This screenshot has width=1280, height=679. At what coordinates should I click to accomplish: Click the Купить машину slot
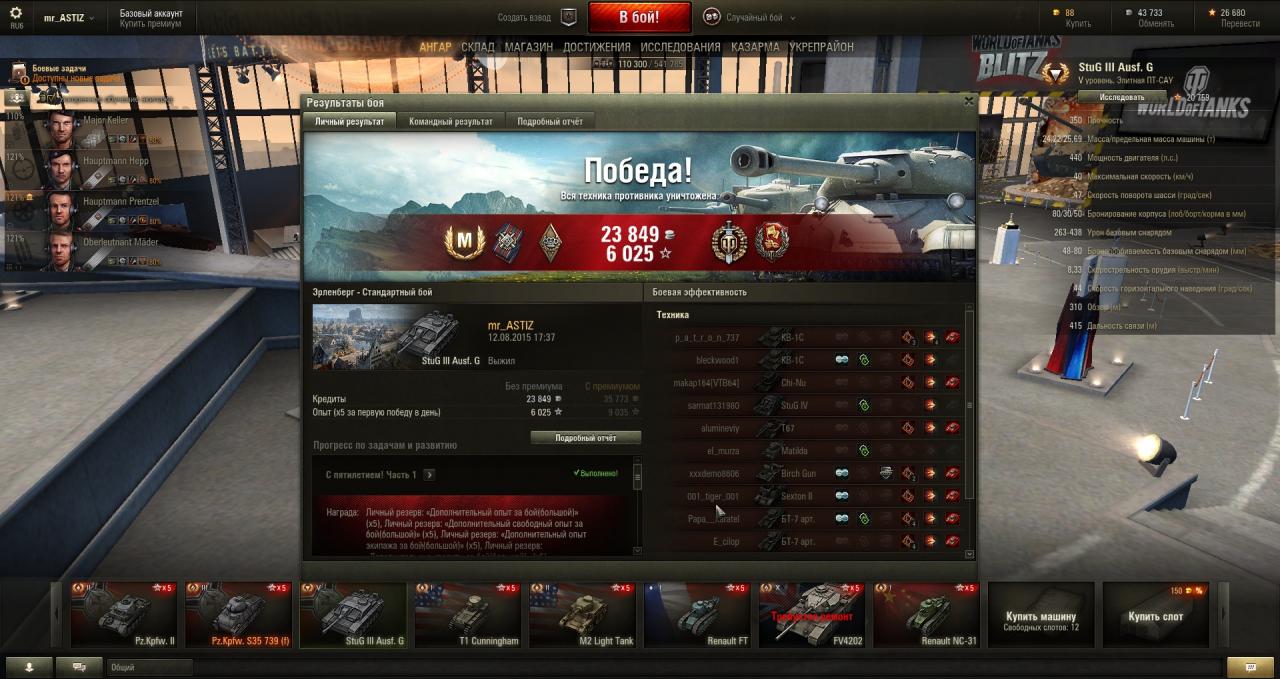tap(1041, 616)
